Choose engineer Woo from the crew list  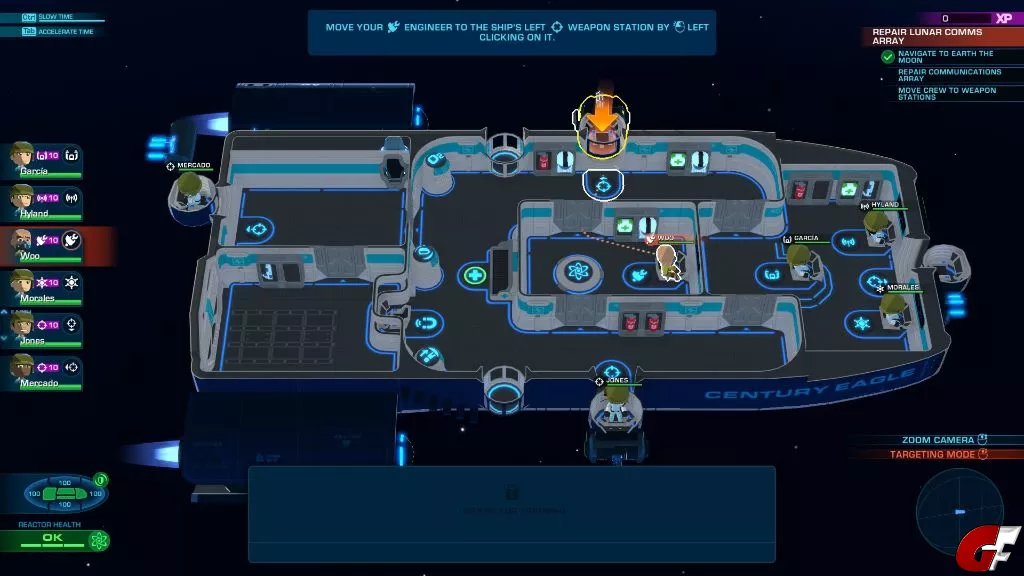[x=22, y=241]
